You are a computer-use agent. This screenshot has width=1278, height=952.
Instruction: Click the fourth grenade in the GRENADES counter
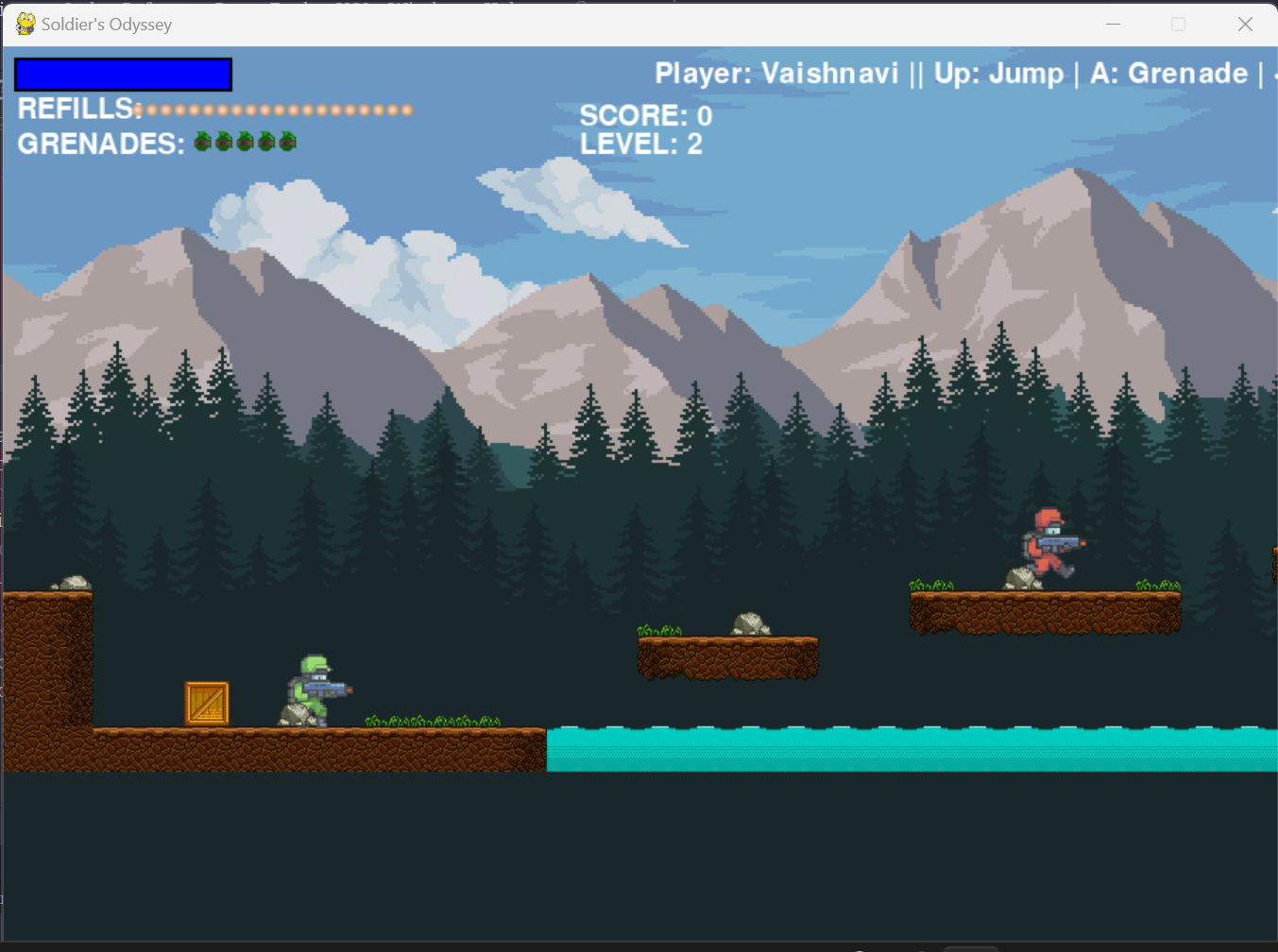coord(265,142)
